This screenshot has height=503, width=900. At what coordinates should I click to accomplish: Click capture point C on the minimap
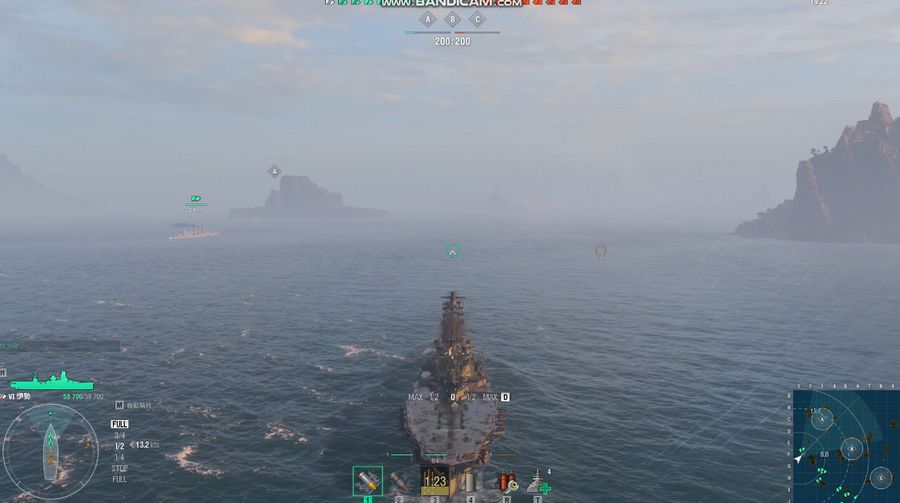(x=880, y=476)
